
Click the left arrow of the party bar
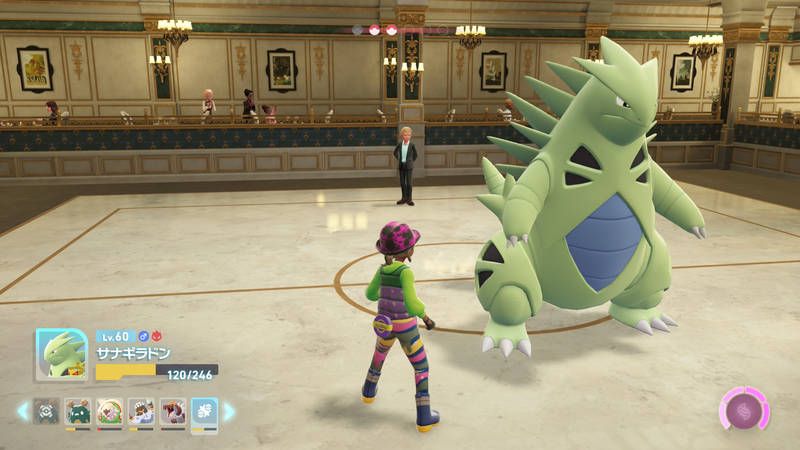(23, 411)
